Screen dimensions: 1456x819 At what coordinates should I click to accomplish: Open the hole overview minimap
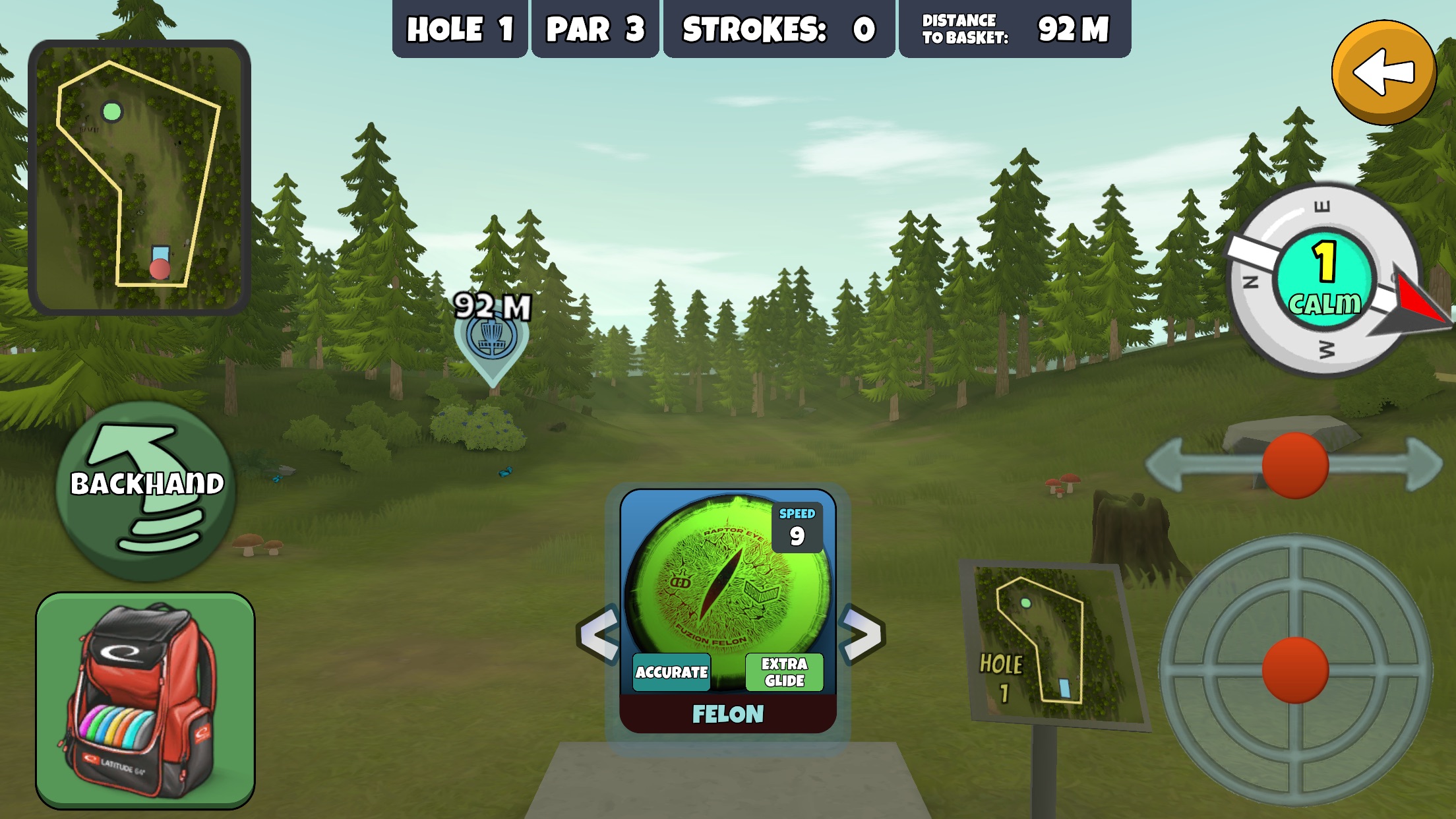(139, 177)
